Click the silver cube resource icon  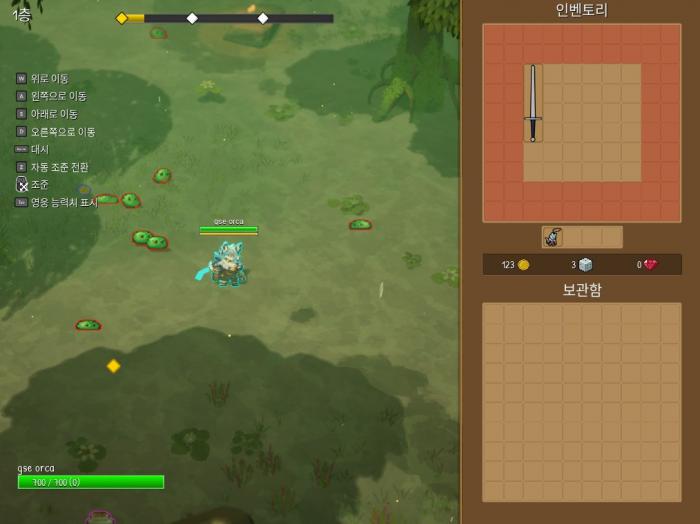[586, 265]
